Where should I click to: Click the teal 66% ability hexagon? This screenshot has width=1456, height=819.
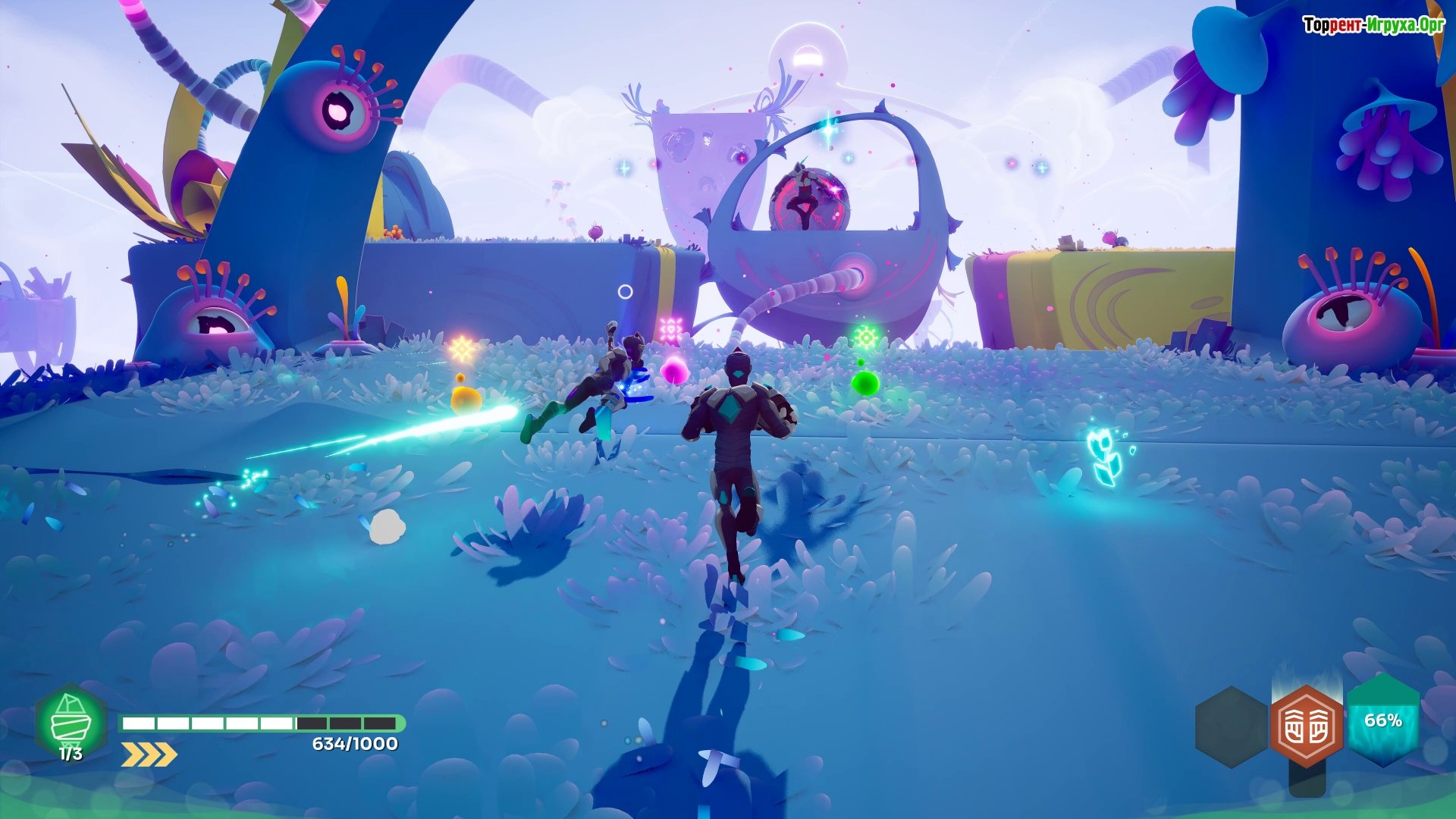pyautogui.click(x=1383, y=720)
